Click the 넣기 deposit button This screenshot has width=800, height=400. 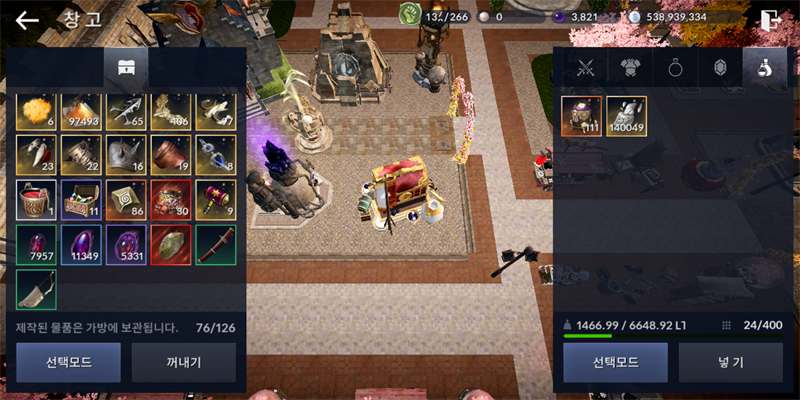(x=729, y=362)
